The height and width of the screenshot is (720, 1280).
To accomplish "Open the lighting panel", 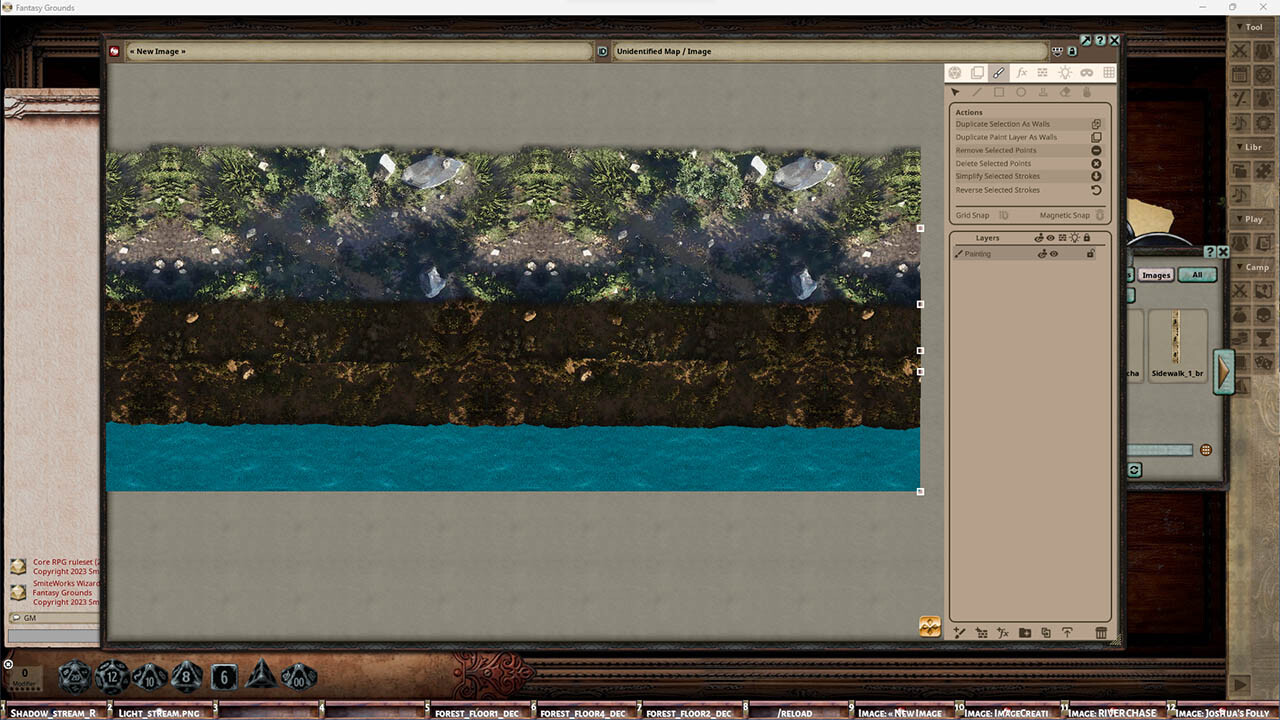I will [x=1065, y=72].
